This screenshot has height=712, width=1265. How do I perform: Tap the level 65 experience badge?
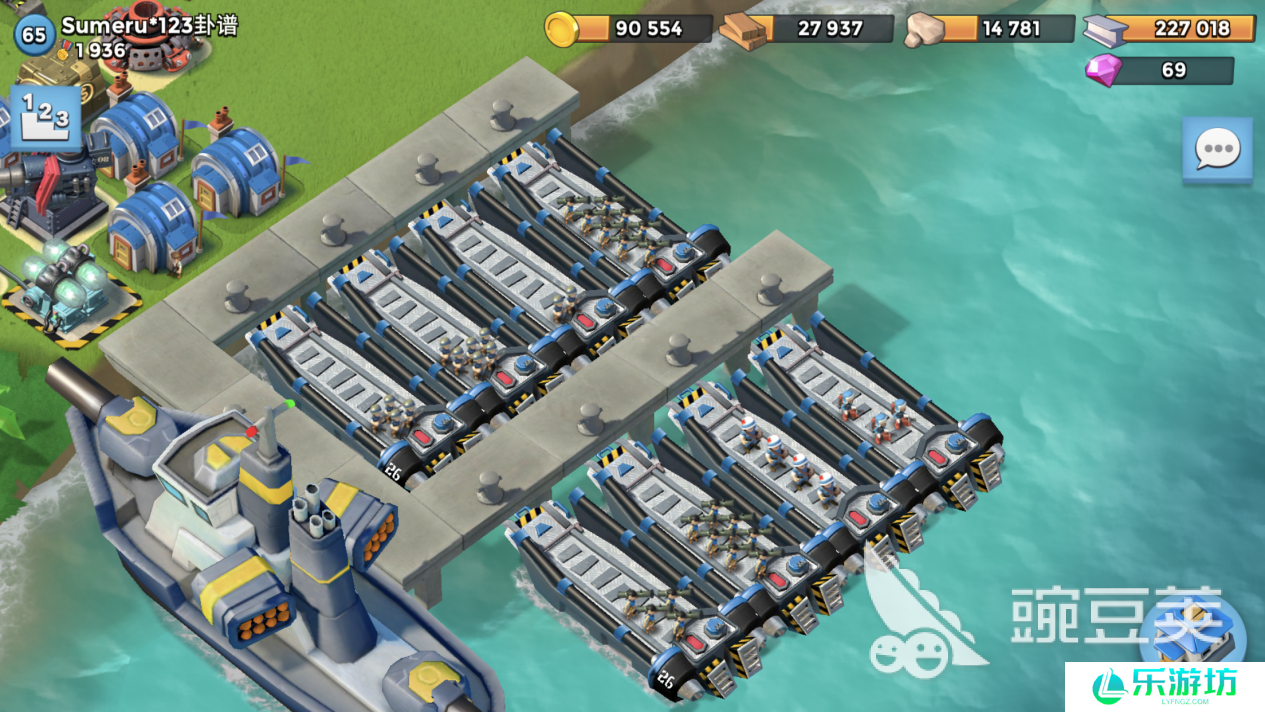[34, 35]
